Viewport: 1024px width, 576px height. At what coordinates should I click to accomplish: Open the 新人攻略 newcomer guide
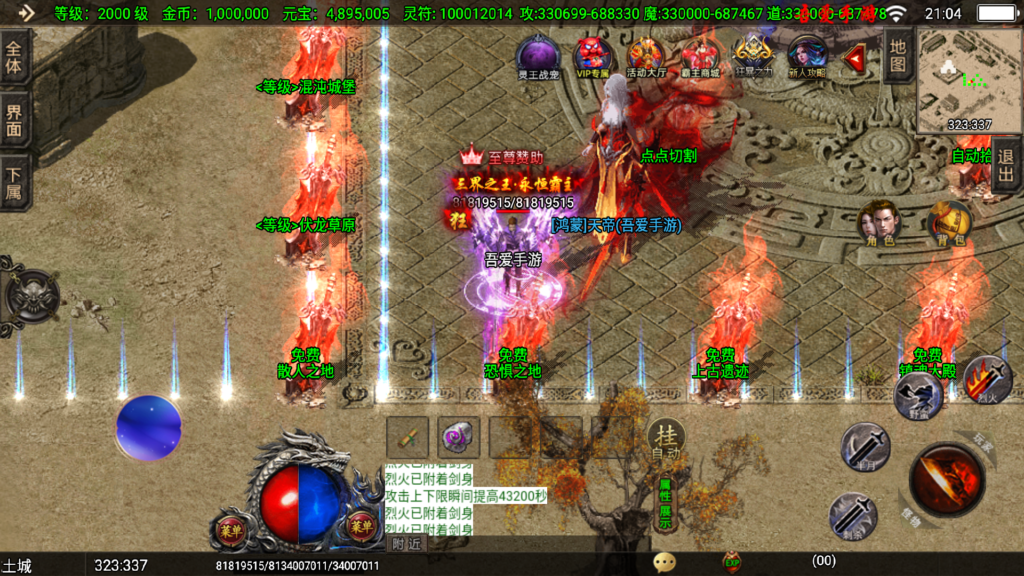tap(807, 56)
